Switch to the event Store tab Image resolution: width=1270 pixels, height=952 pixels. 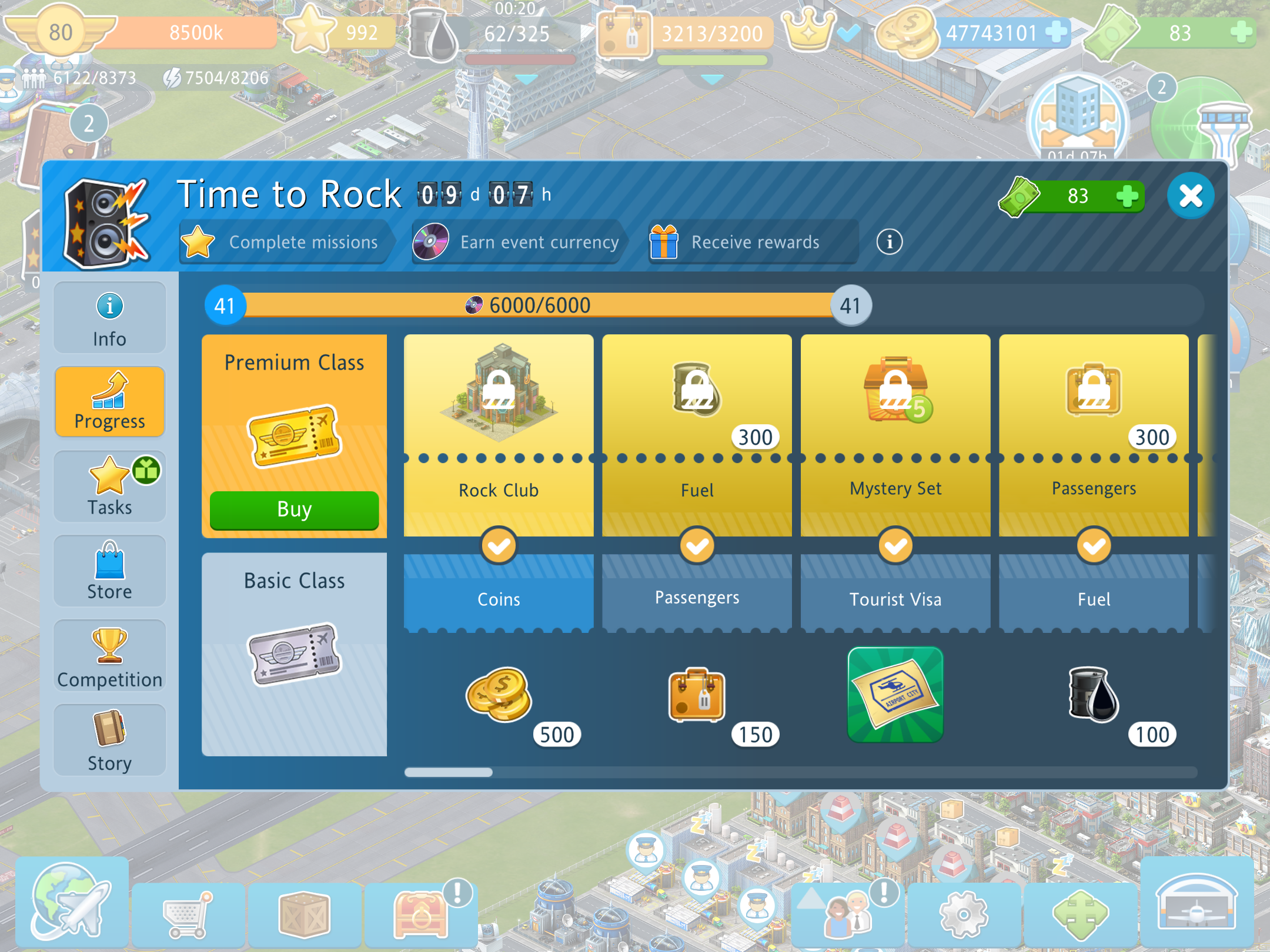coord(109,571)
